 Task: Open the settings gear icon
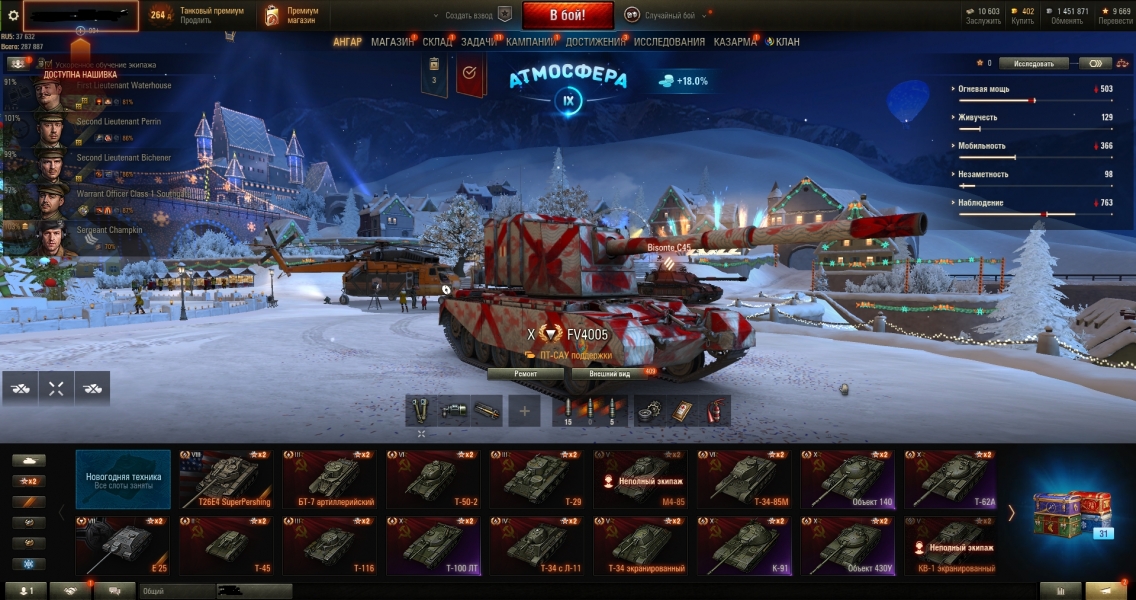click(x=13, y=15)
